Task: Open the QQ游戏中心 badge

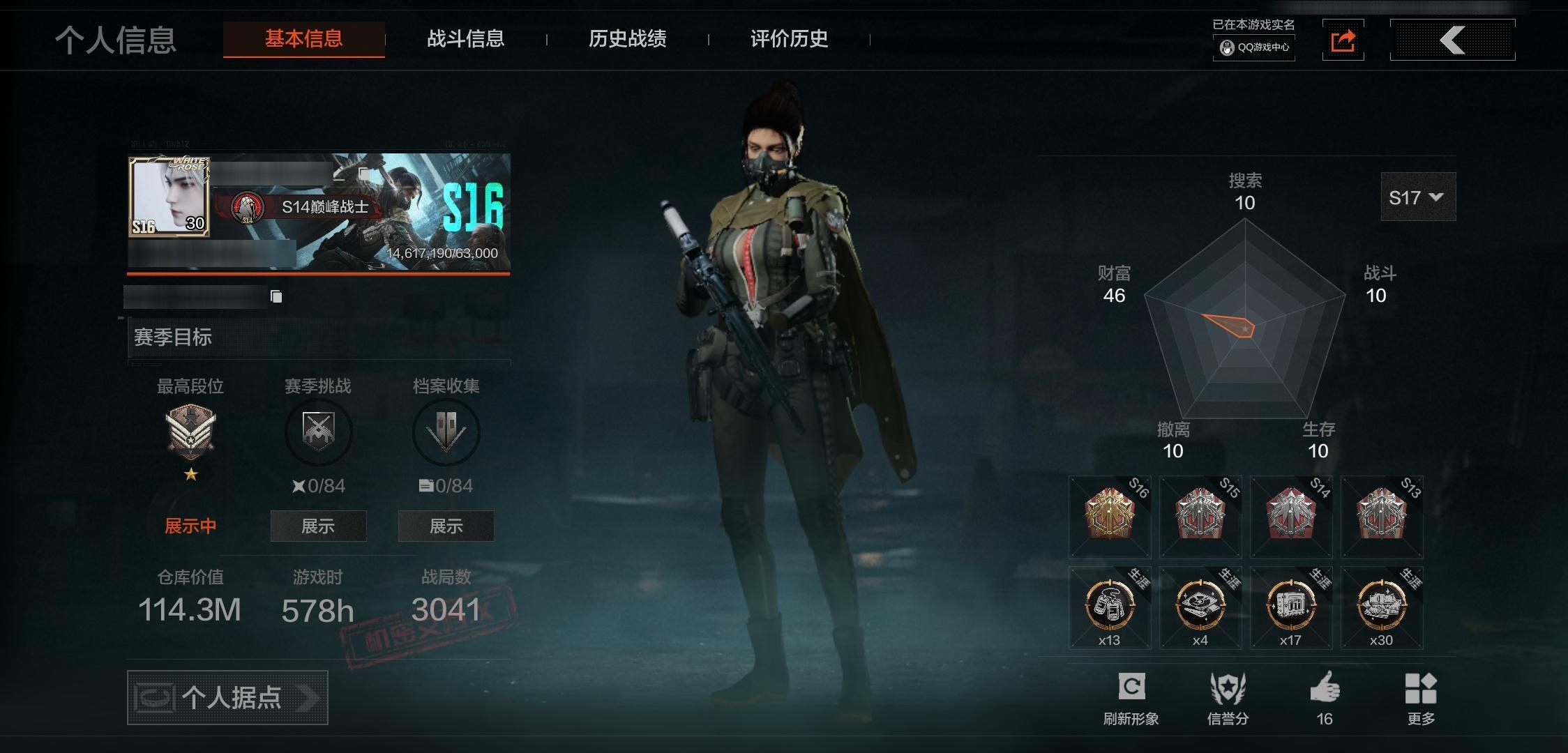Action: pos(1254,47)
